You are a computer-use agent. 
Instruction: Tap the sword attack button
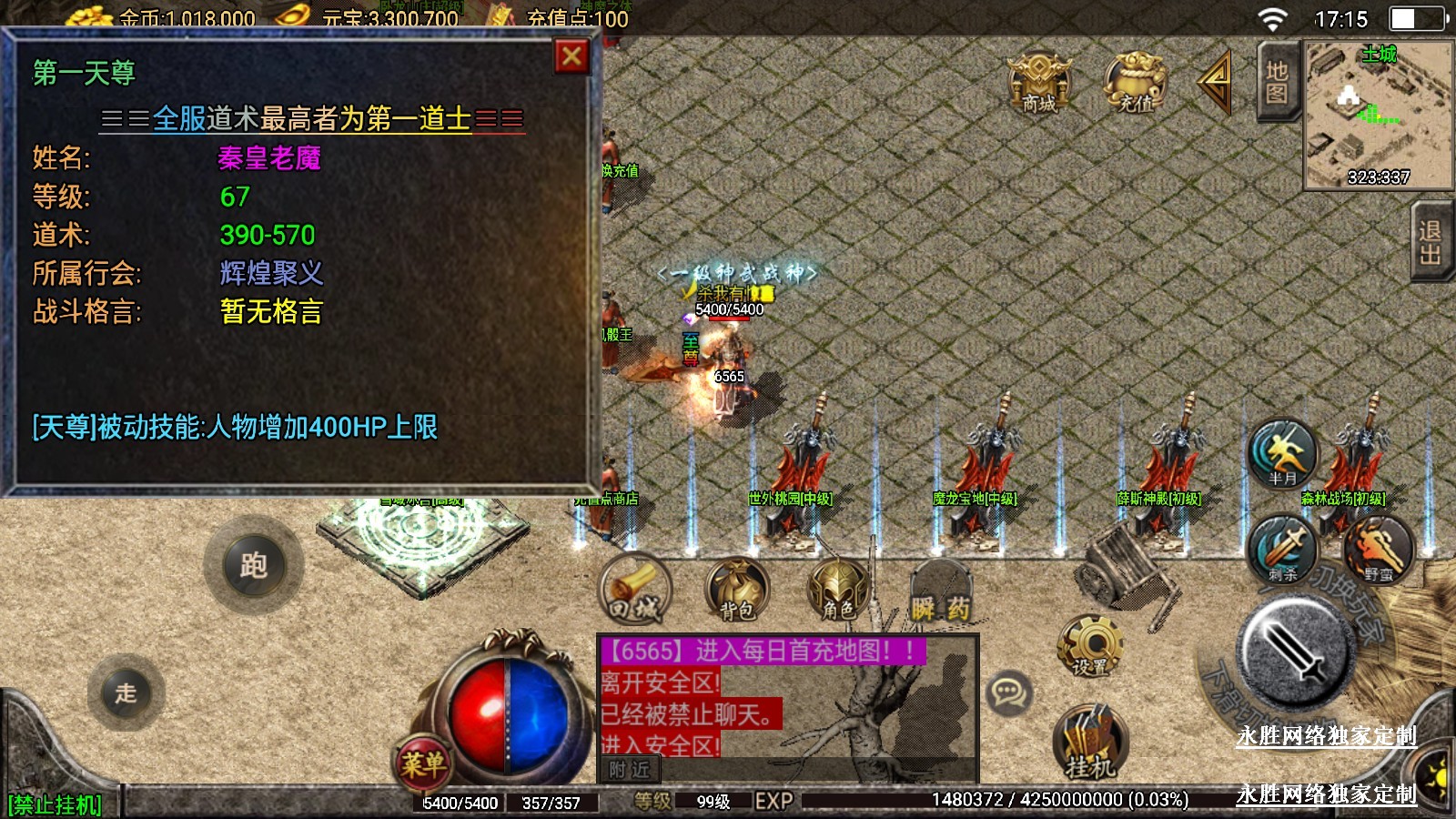pyautogui.click(x=1294, y=649)
